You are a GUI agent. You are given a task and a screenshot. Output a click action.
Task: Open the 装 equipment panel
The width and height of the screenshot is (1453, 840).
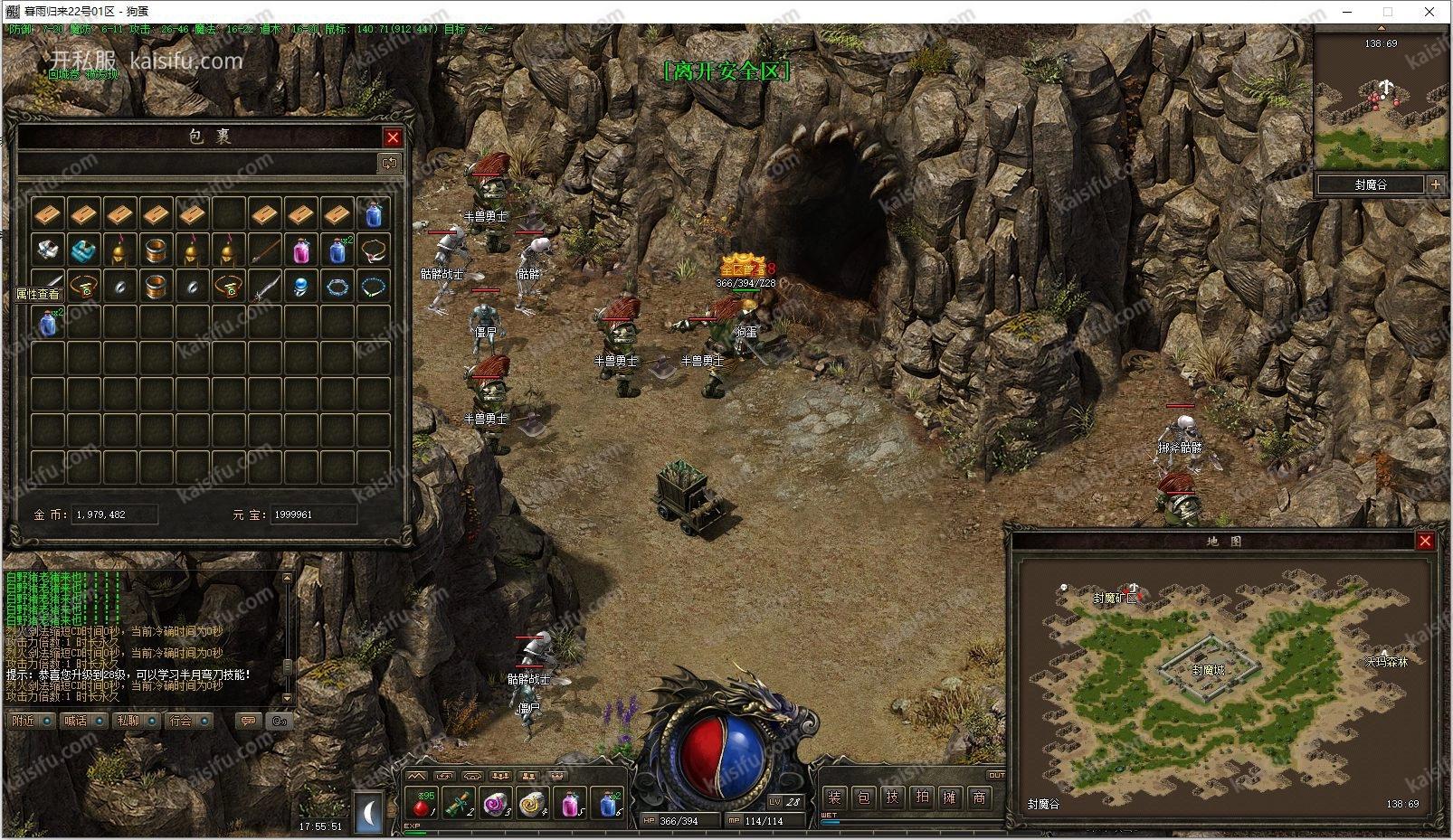pyautogui.click(x=834, y=798)
